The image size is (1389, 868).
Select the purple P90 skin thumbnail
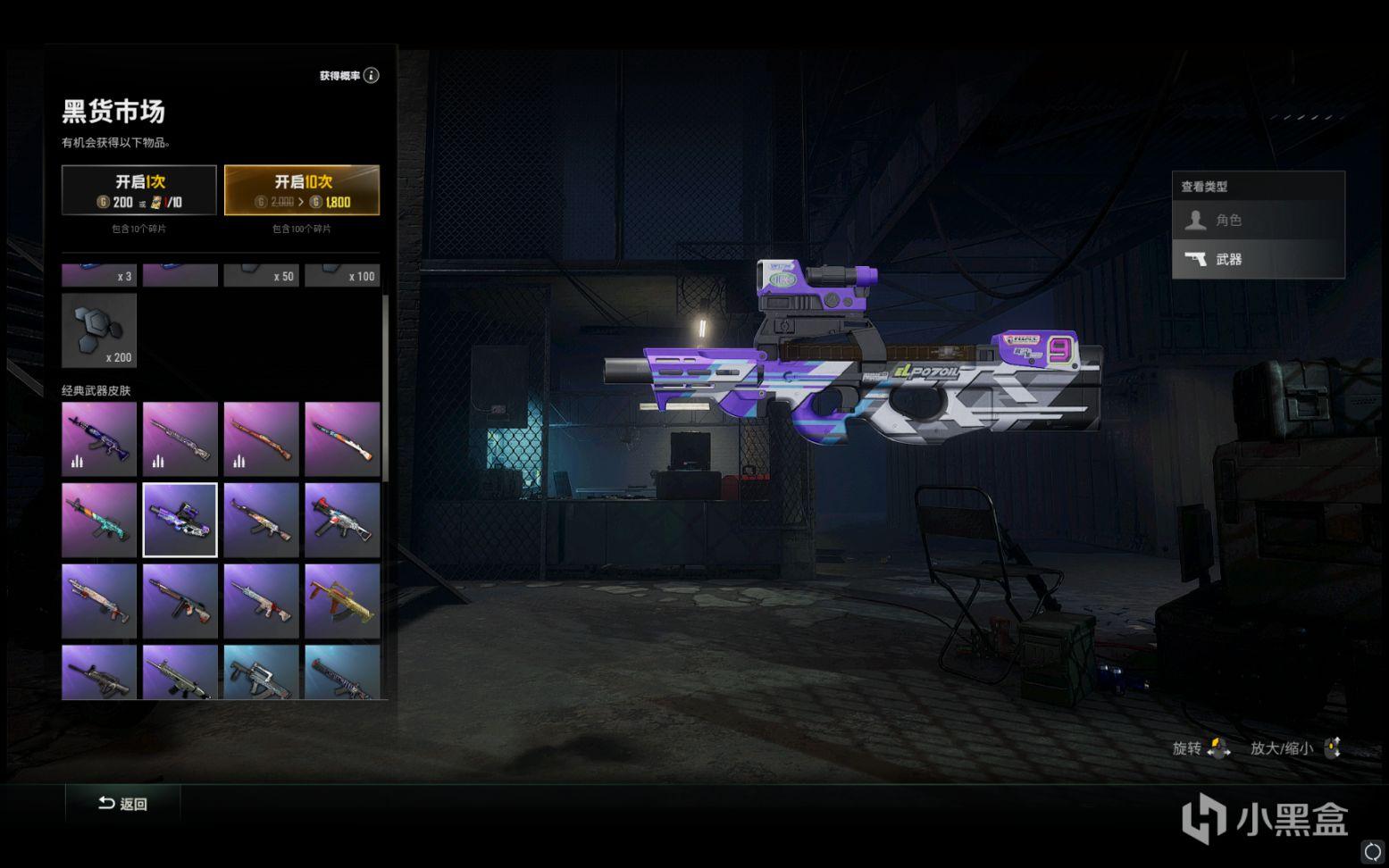pyautogui.click(x=180, y=520)
